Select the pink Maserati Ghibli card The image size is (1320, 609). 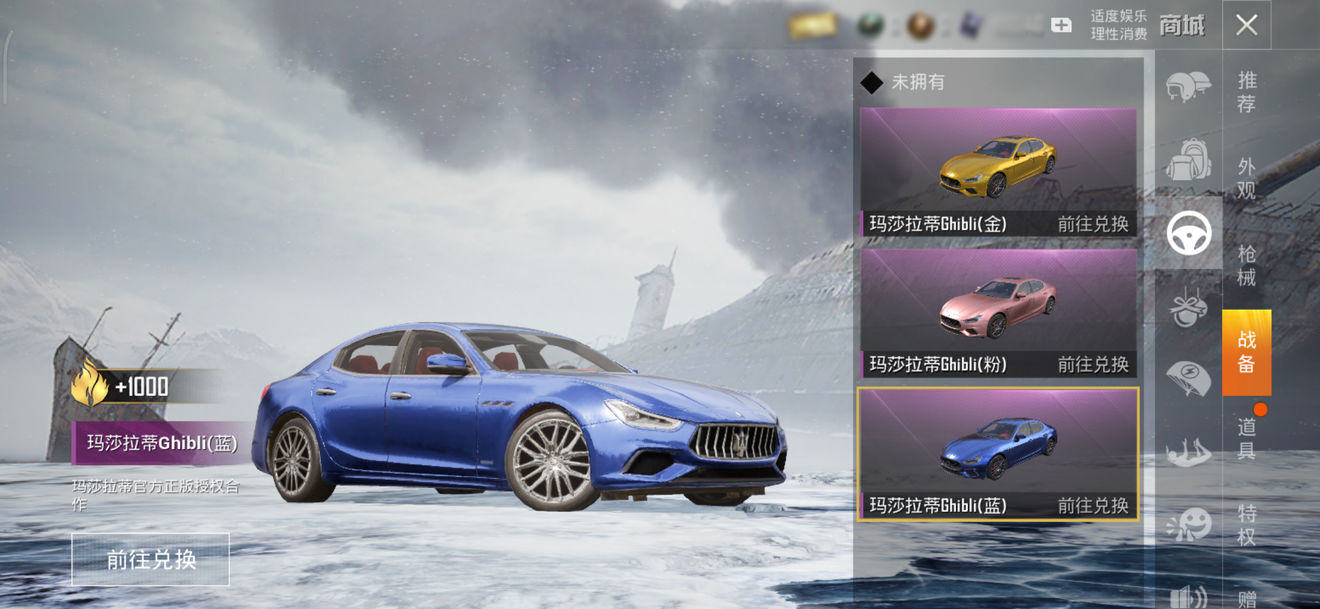[998, 312]
